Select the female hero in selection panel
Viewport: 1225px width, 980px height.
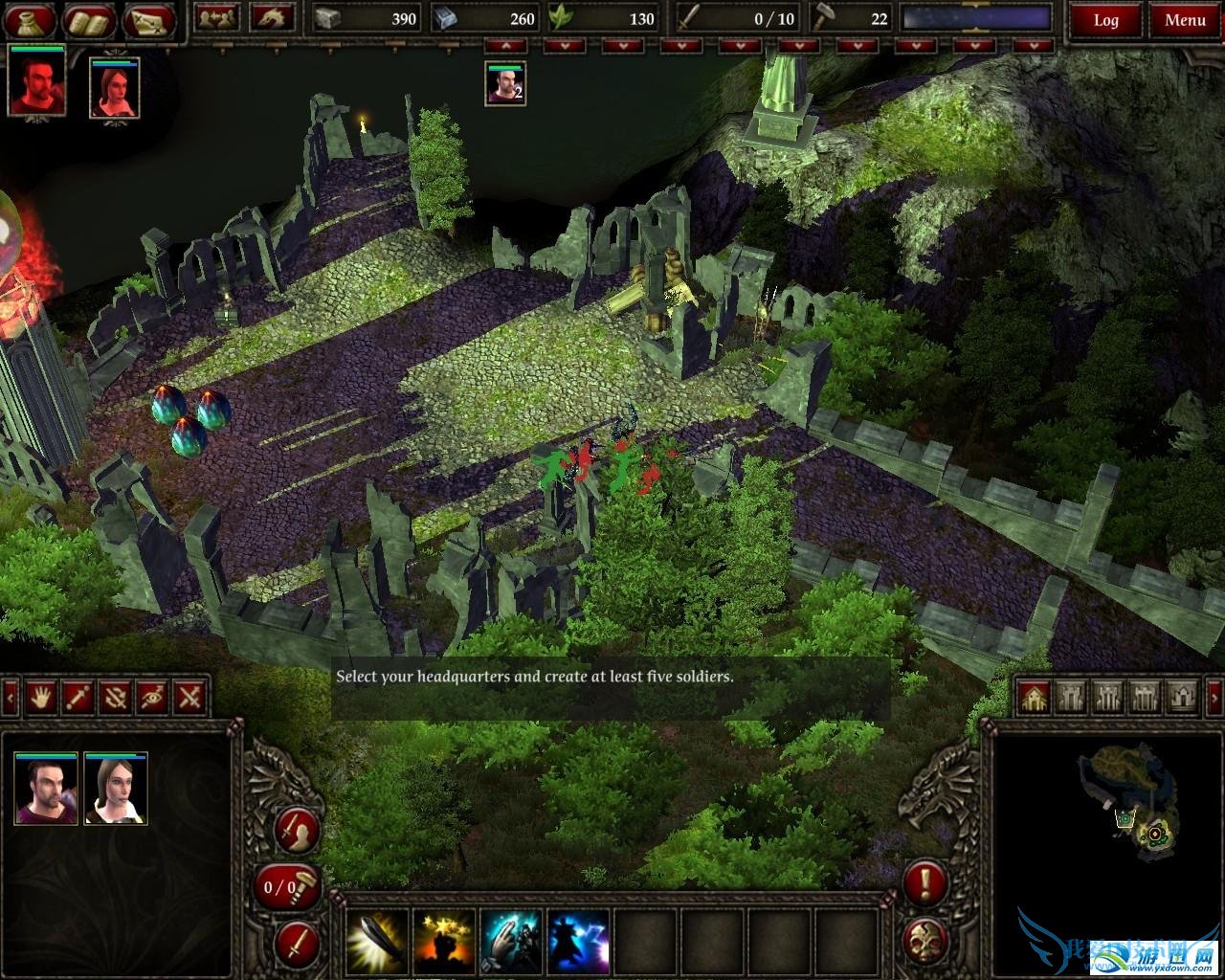[x=116, y=789]
